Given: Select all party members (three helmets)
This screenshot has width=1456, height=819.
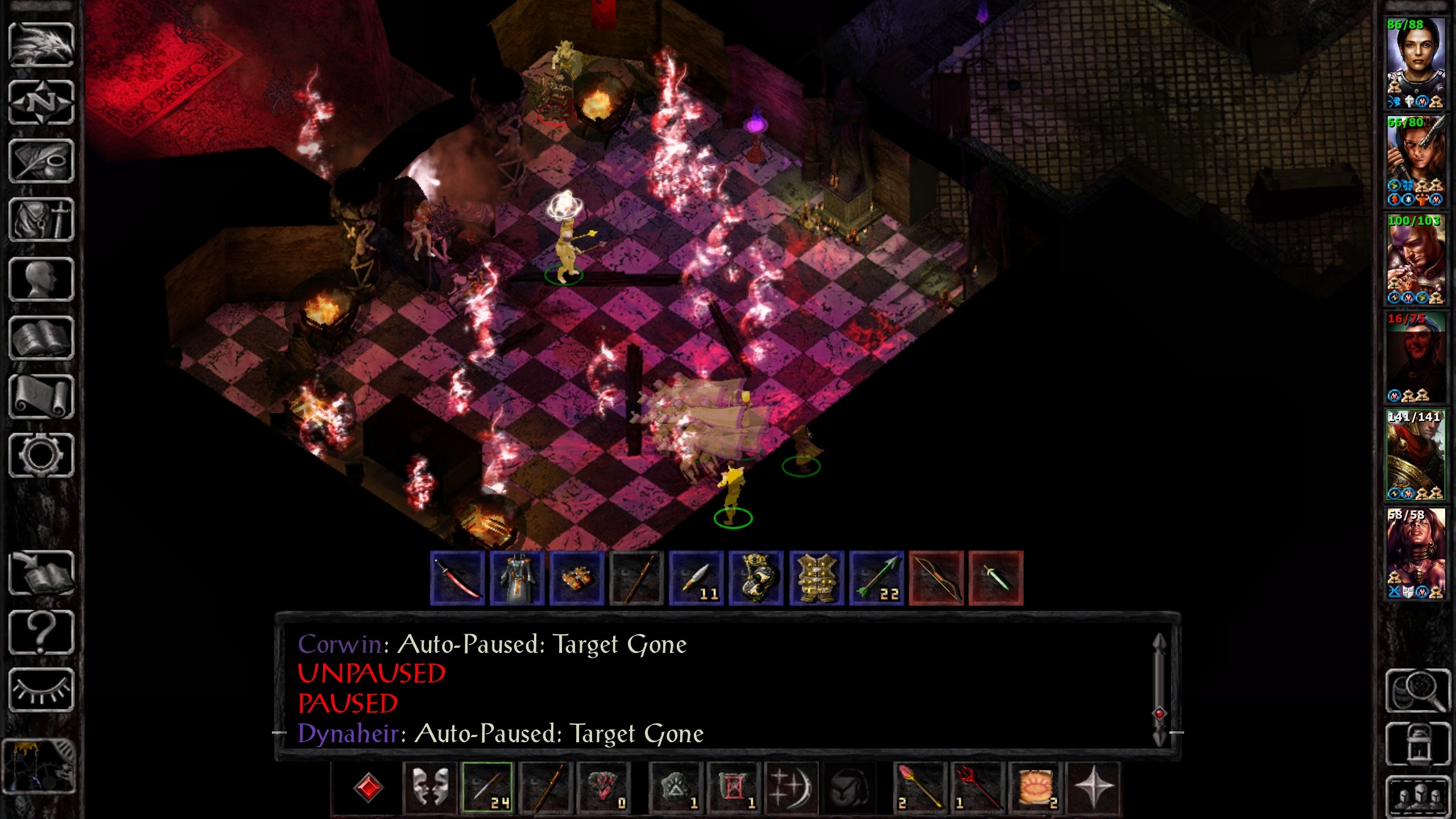Looking at the screenshot, I should (1417, 795).
